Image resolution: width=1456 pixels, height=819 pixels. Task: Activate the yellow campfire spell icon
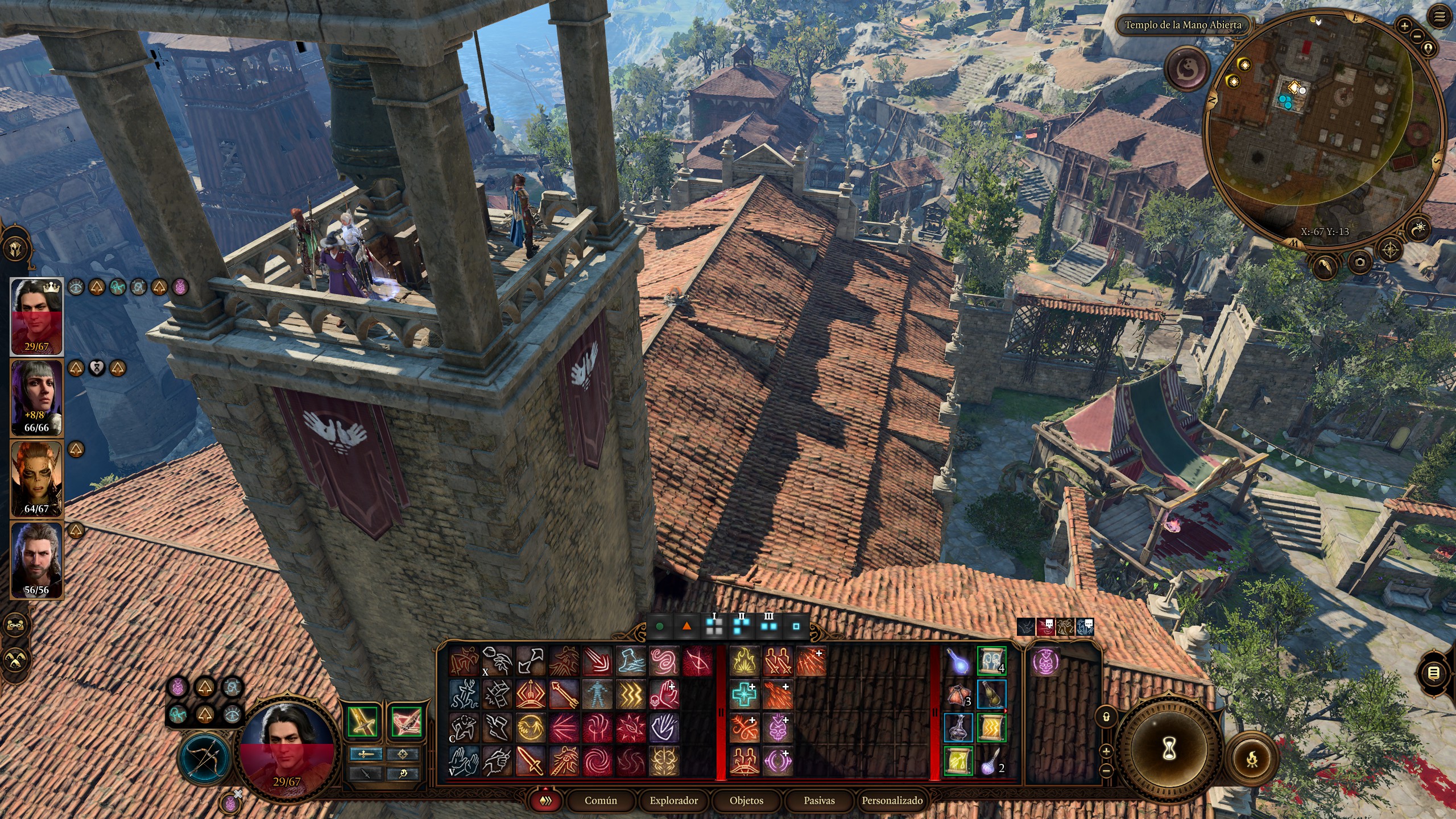(744, 660)
